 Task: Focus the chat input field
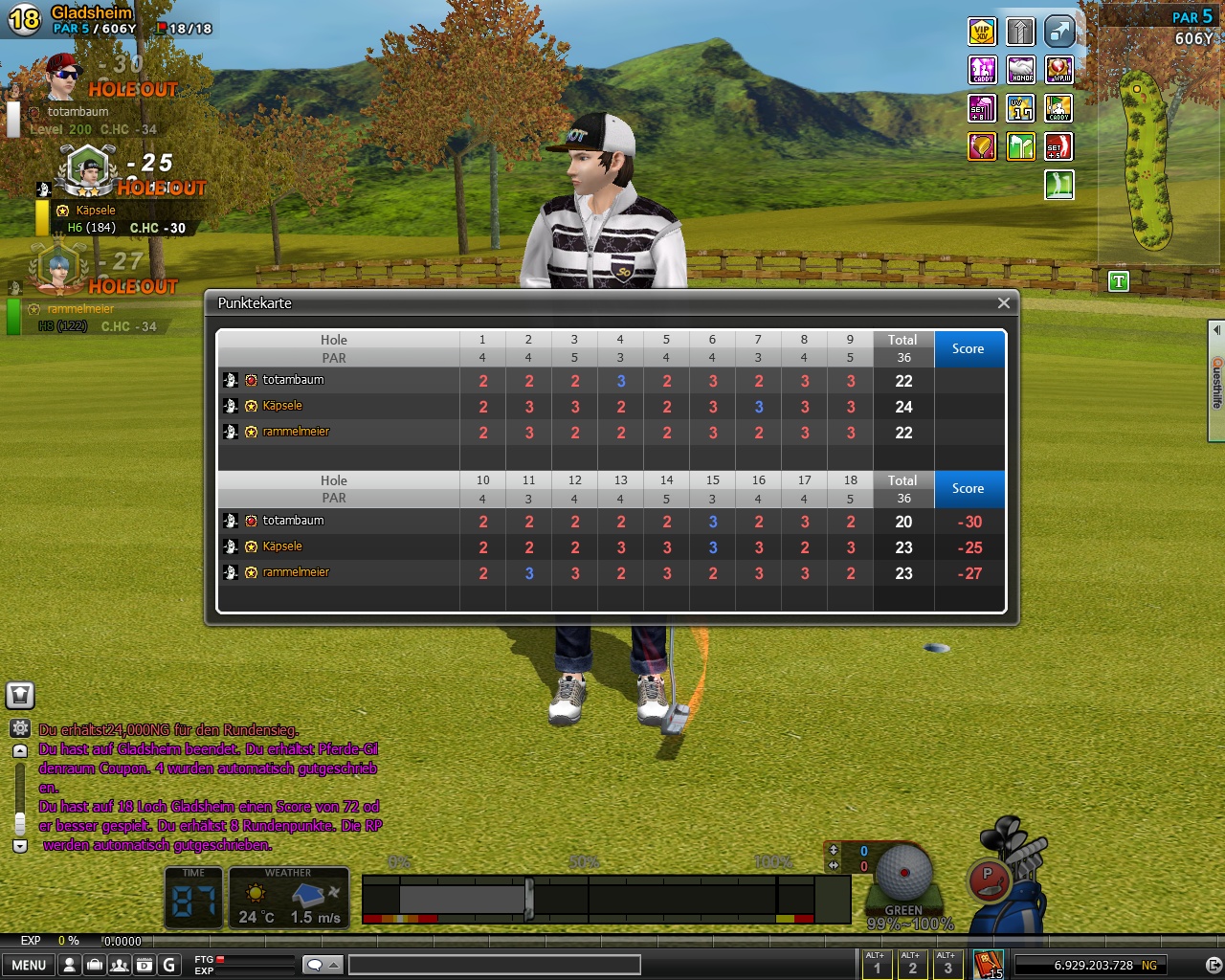pyautogui.click(x=494, y=965)
